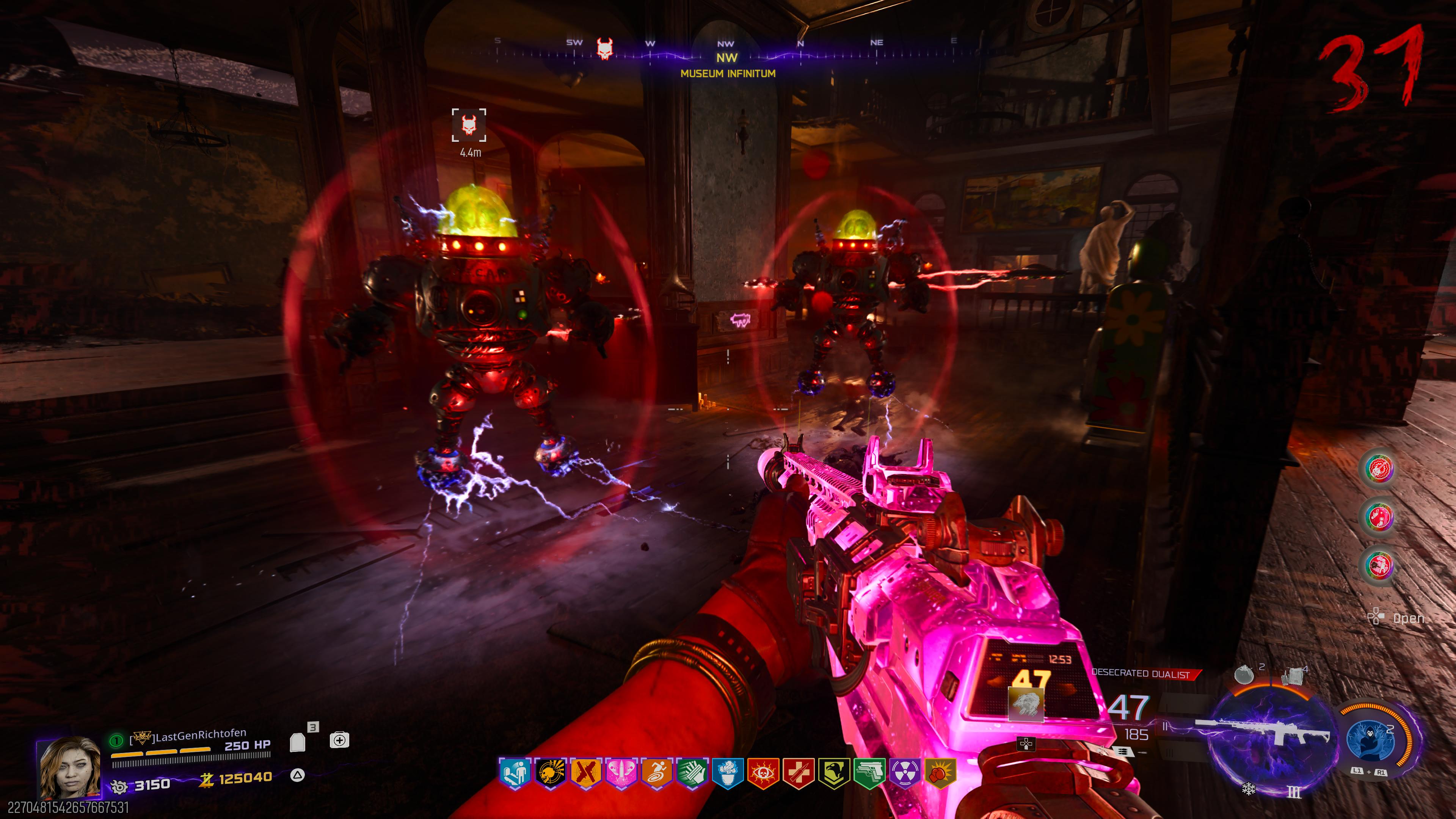Select the tactical equipment icon with count 4
This screenshot has width=1456, height=819.
tap(1293, 675)
